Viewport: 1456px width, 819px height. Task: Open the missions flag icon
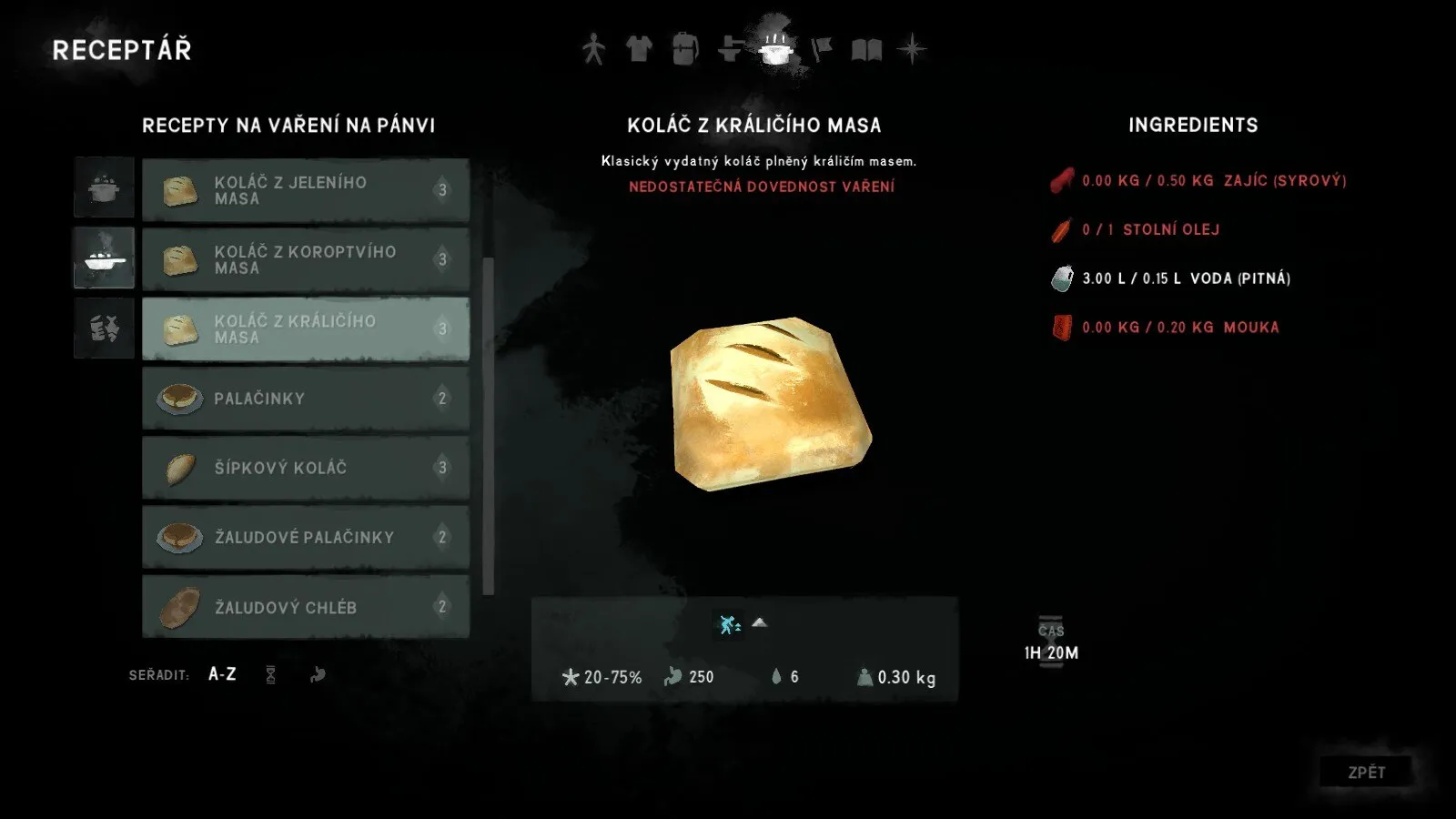pyautogui.click(x=820, y=50)
